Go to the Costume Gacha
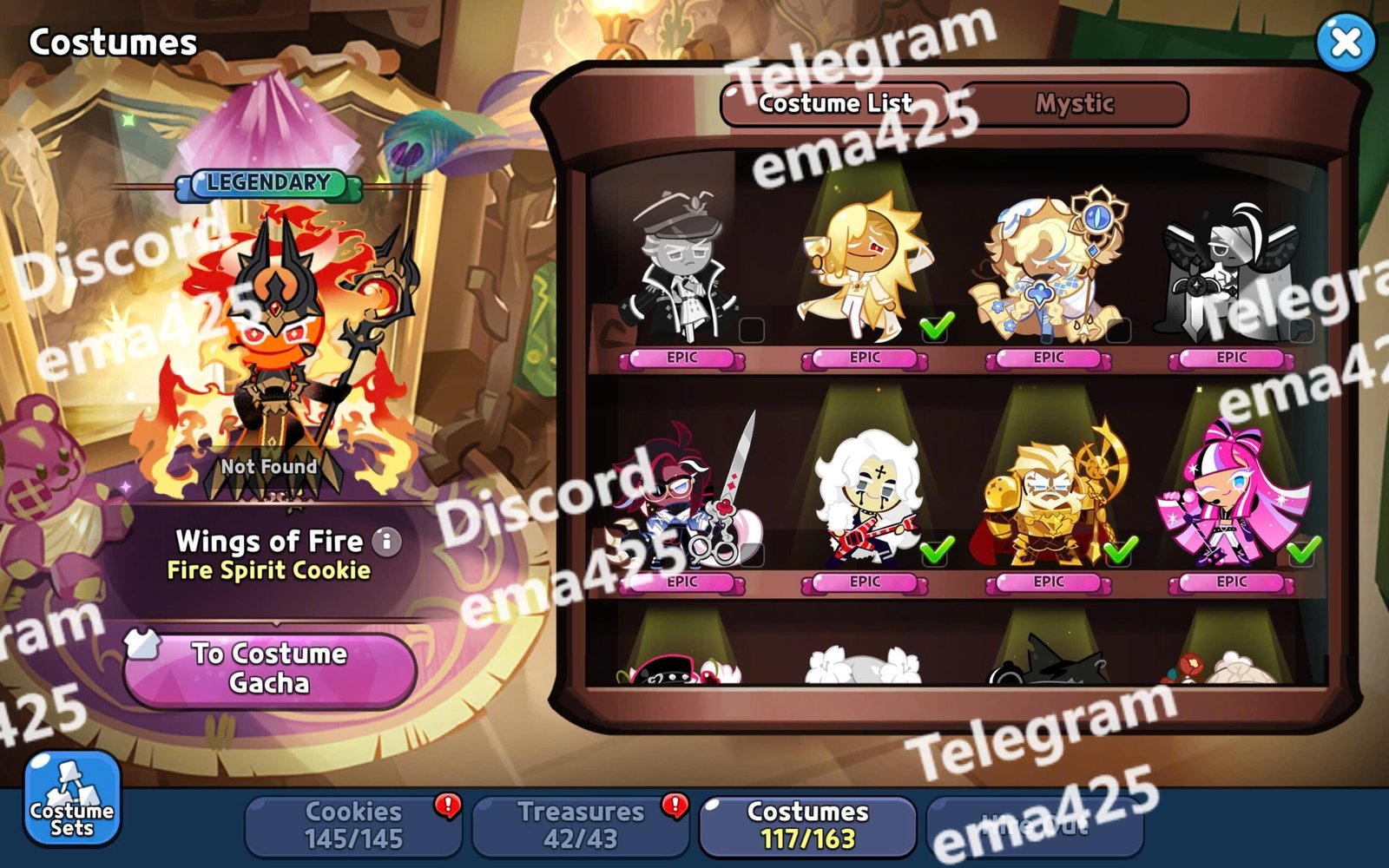This screenshot has width=1389, height=868. click(x=269, y=668)
